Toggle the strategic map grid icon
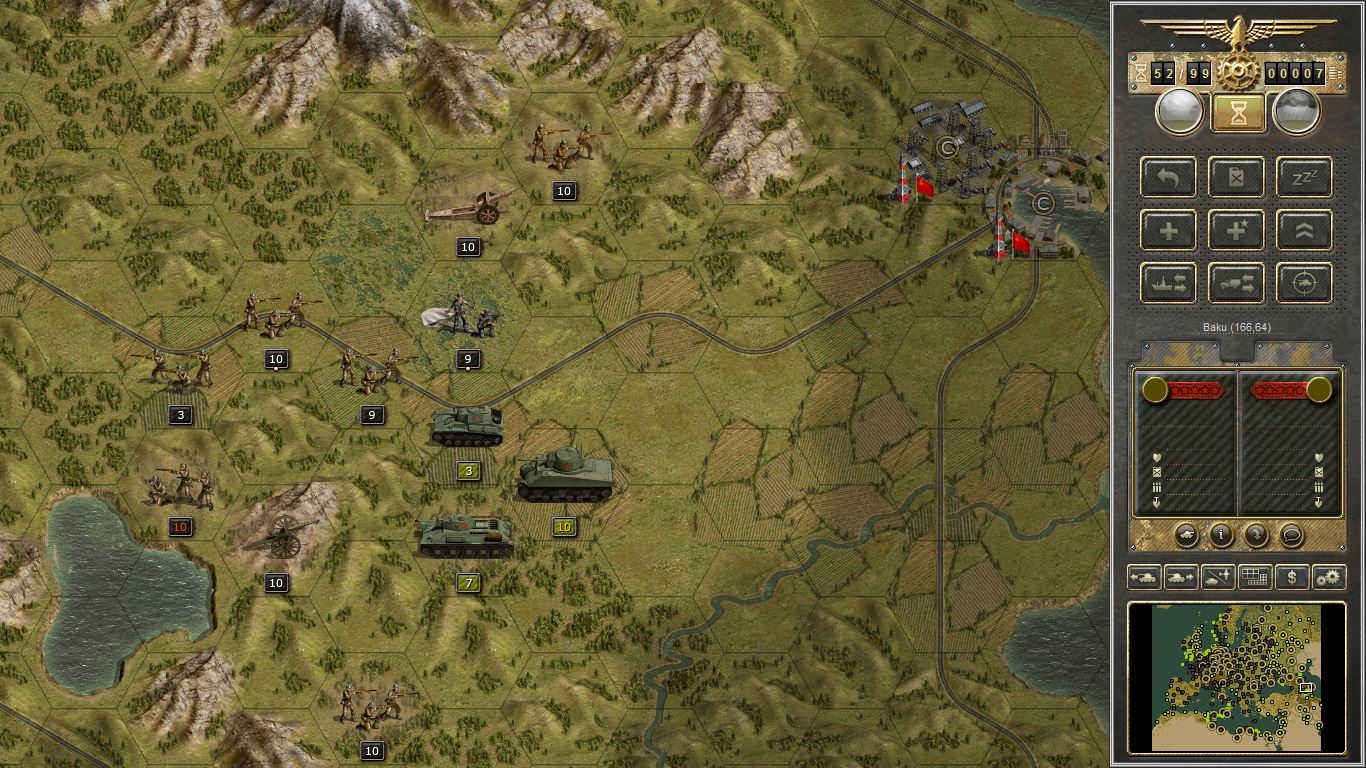The height and width of the screenshot is (768, 1366). (x=1254, y=577)
